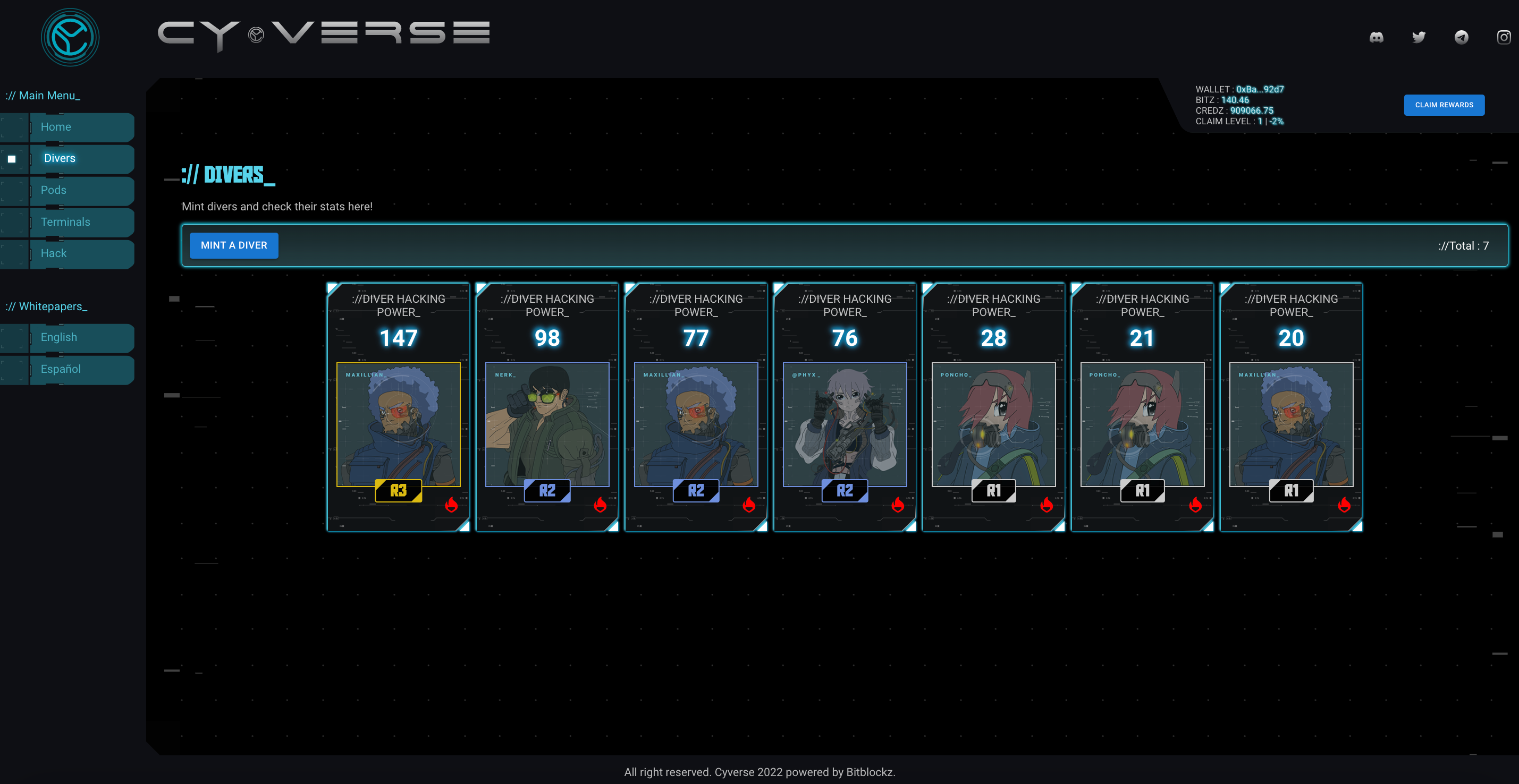Select the Divers menu entry
The height and width of the screenshot is (784, 1519).
pyautogui.click(x=81, y=159)
